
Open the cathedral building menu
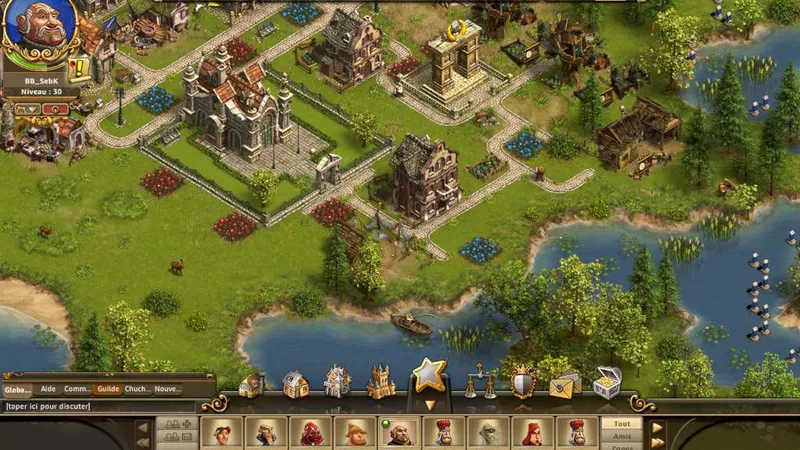[381, 381]
